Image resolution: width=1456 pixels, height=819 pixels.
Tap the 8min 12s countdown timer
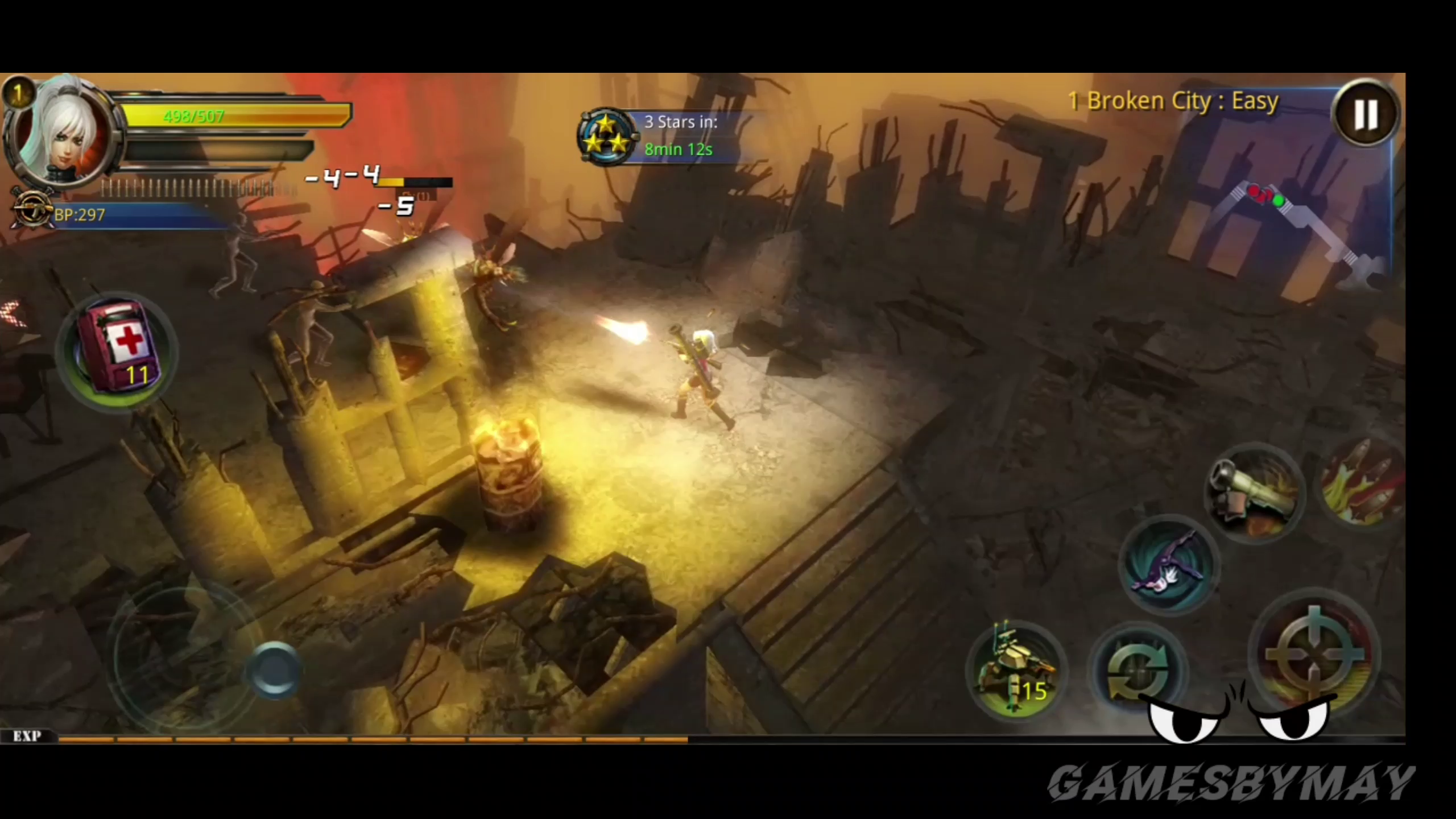[x=679, y=149]
